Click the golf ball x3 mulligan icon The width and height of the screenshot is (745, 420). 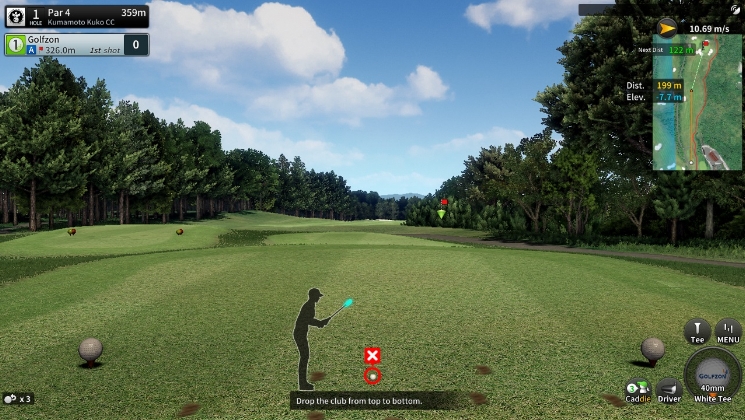pyautogui.click(x=17, y=398)
